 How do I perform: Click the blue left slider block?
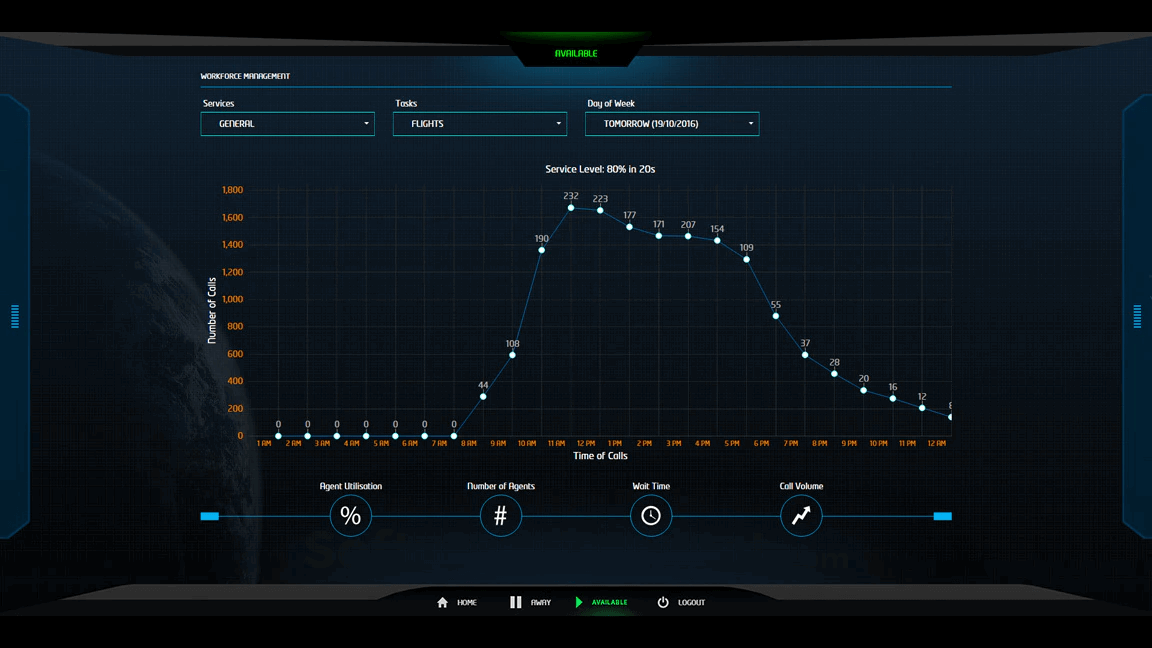[x=209, y=516]
